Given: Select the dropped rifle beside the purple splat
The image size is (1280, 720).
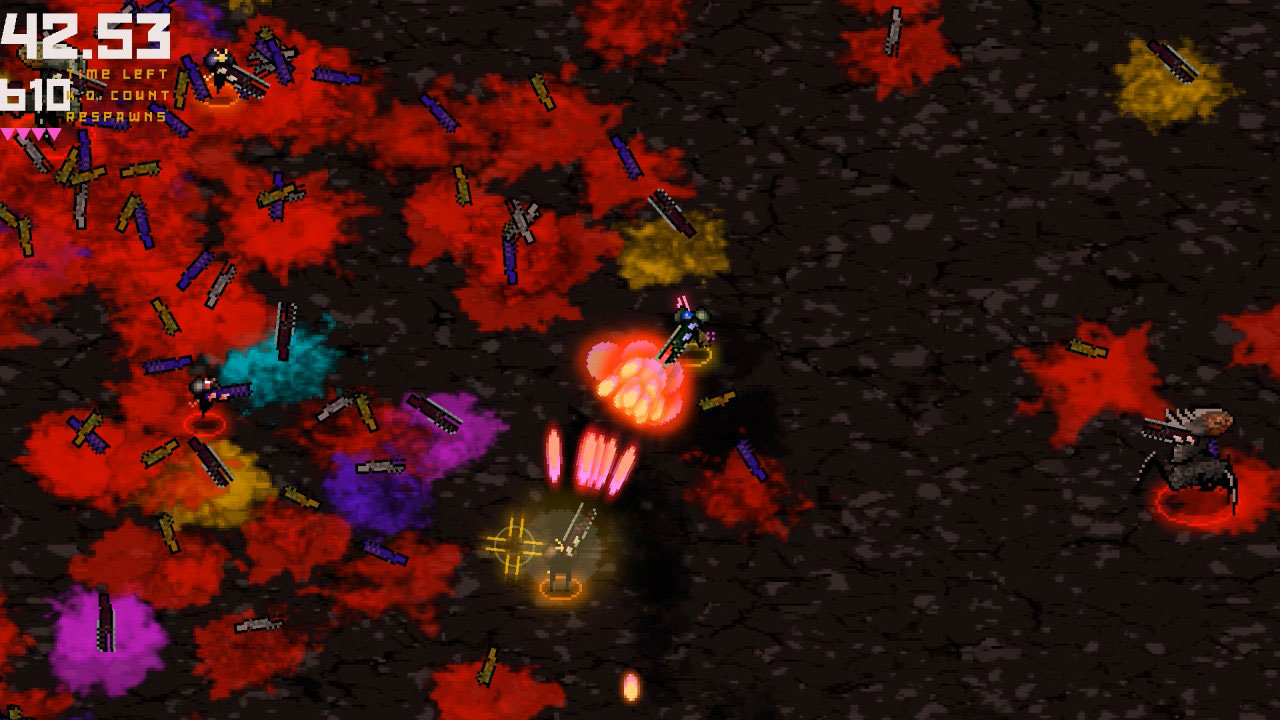Looking at the screenshot, I should (379, 466).
